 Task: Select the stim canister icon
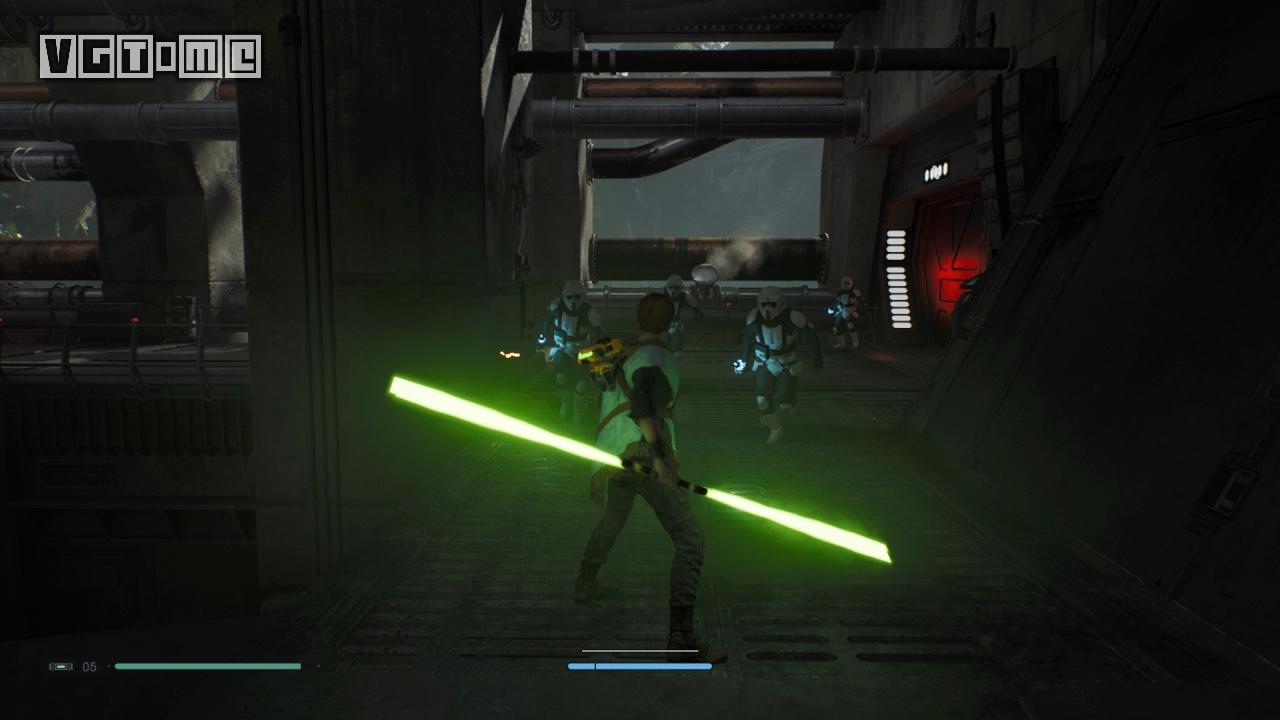61,666
